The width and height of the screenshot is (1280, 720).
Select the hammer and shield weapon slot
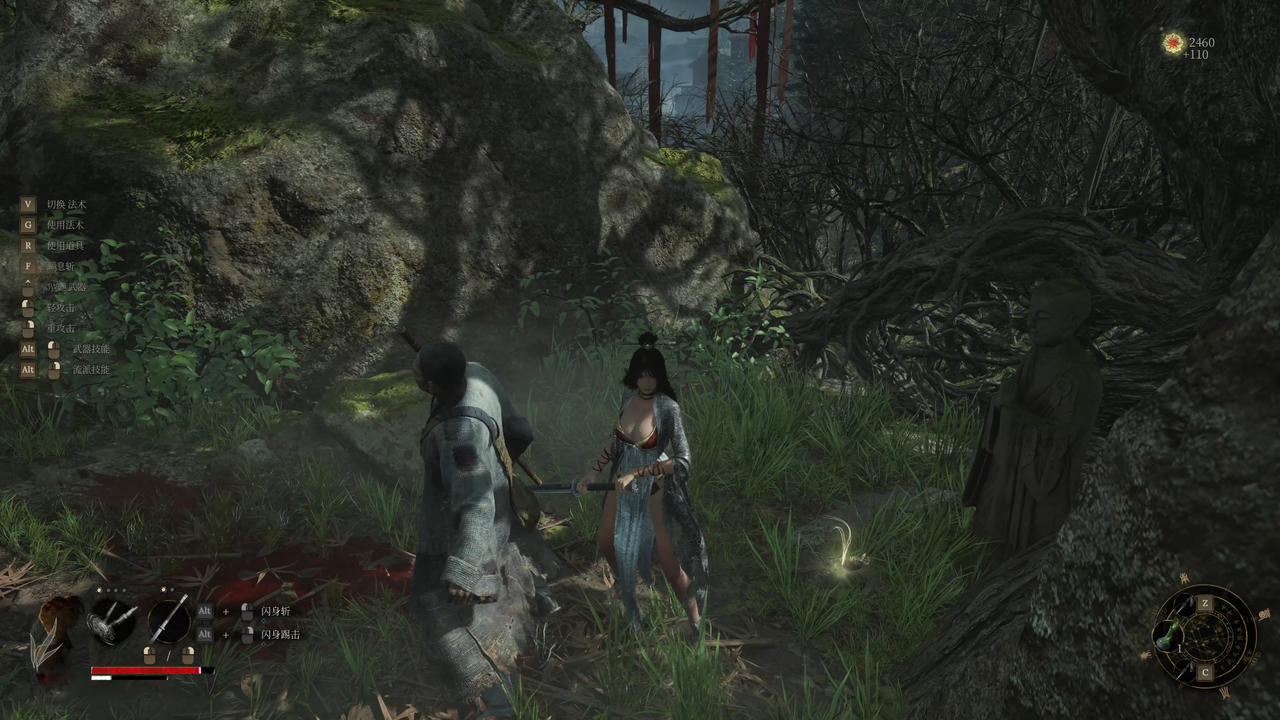tap(113, 621)
